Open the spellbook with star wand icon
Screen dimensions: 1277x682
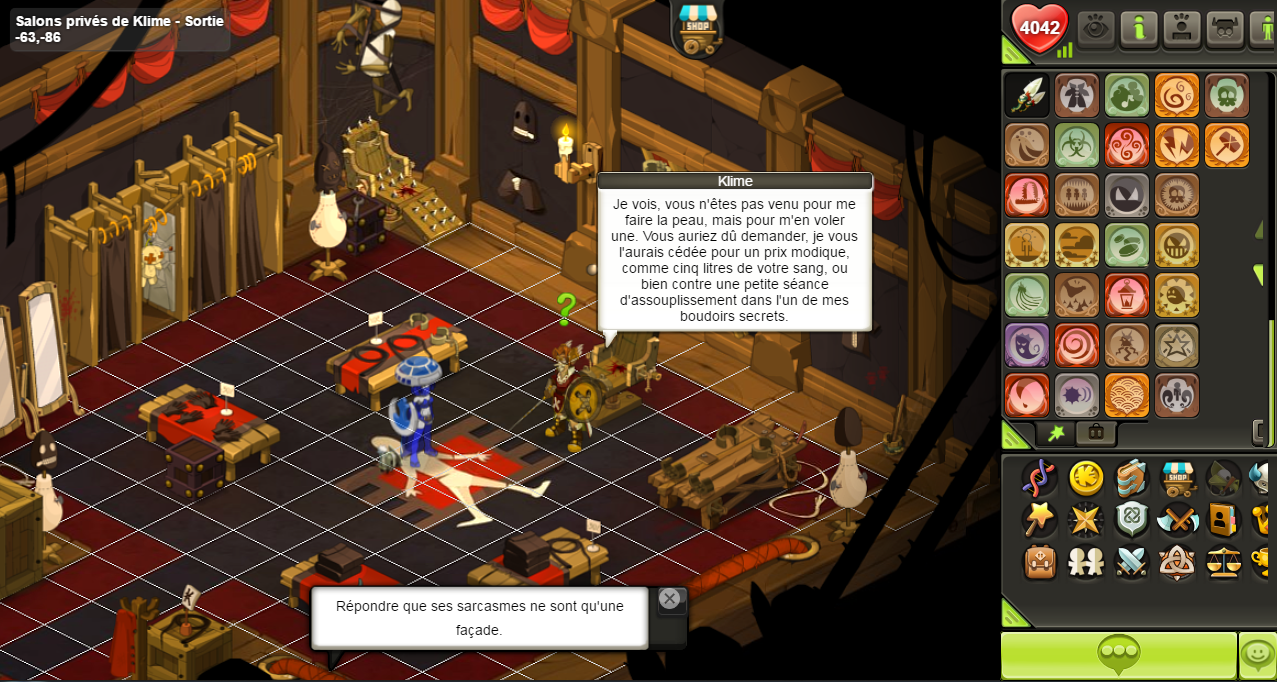pyautogui.click(x=1040, y=520)
